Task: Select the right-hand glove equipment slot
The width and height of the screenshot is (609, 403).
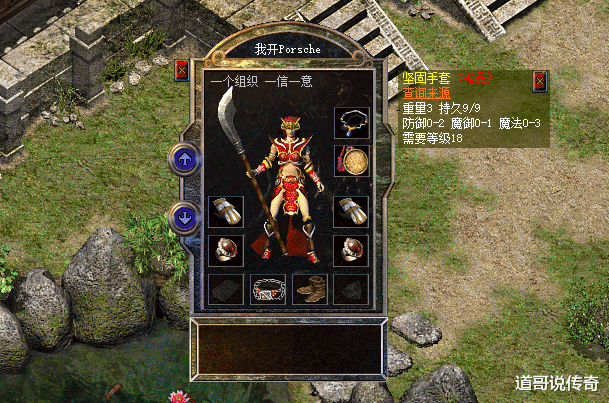Action: [x=351, y=212]
